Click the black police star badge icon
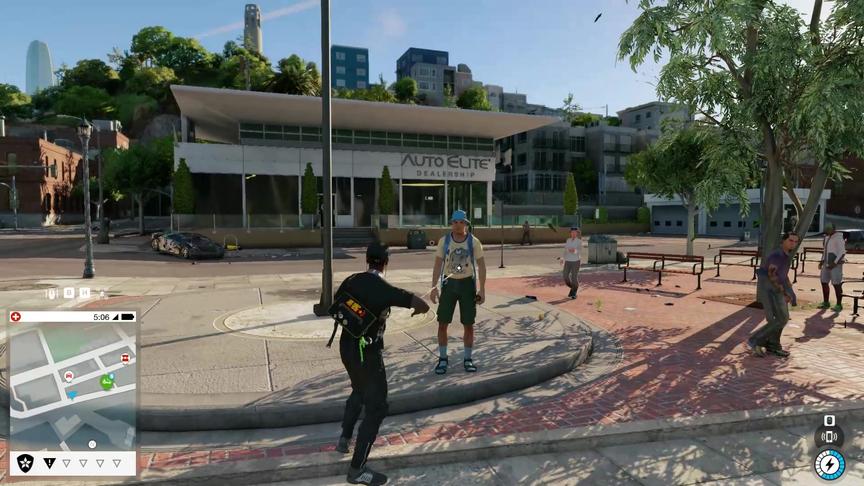This screenshot has height=486, width=864. tap(25, 462)
